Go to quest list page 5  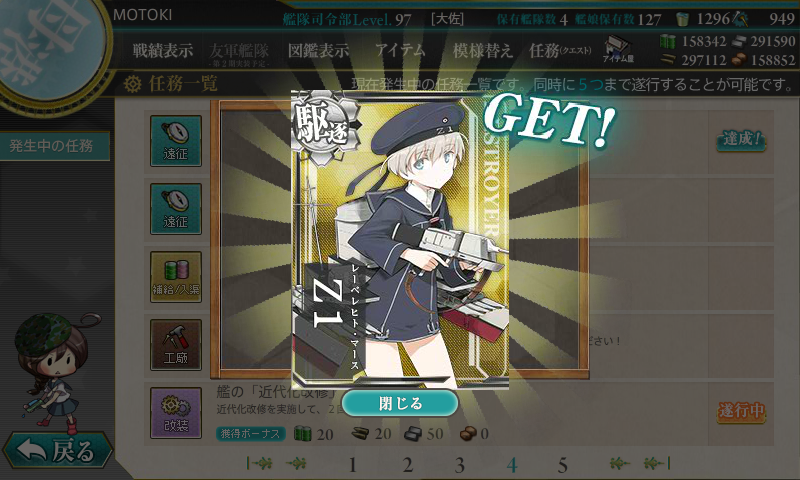[562, 465]
